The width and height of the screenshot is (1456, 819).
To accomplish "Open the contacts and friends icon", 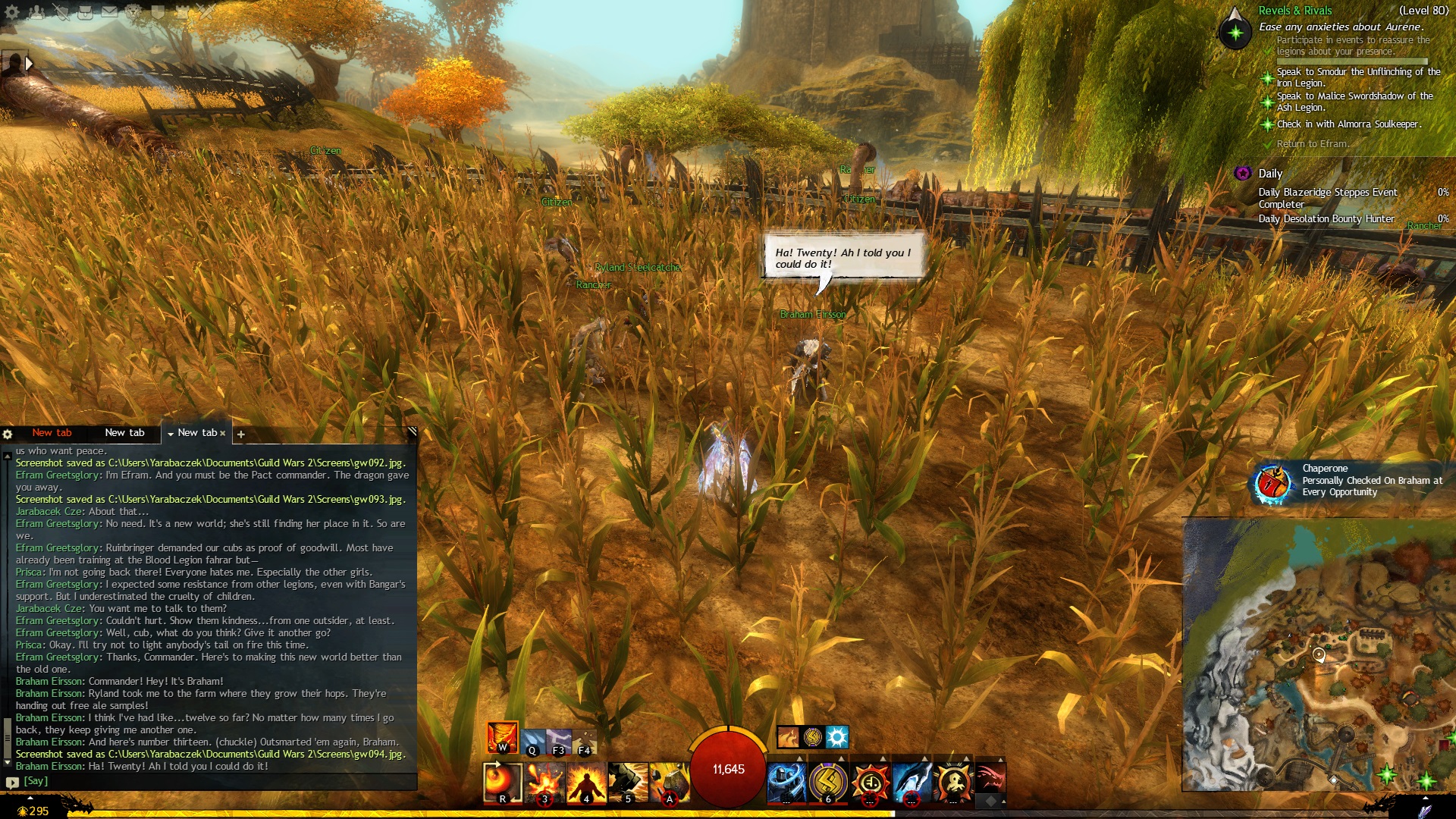I will tap(36, 11).
